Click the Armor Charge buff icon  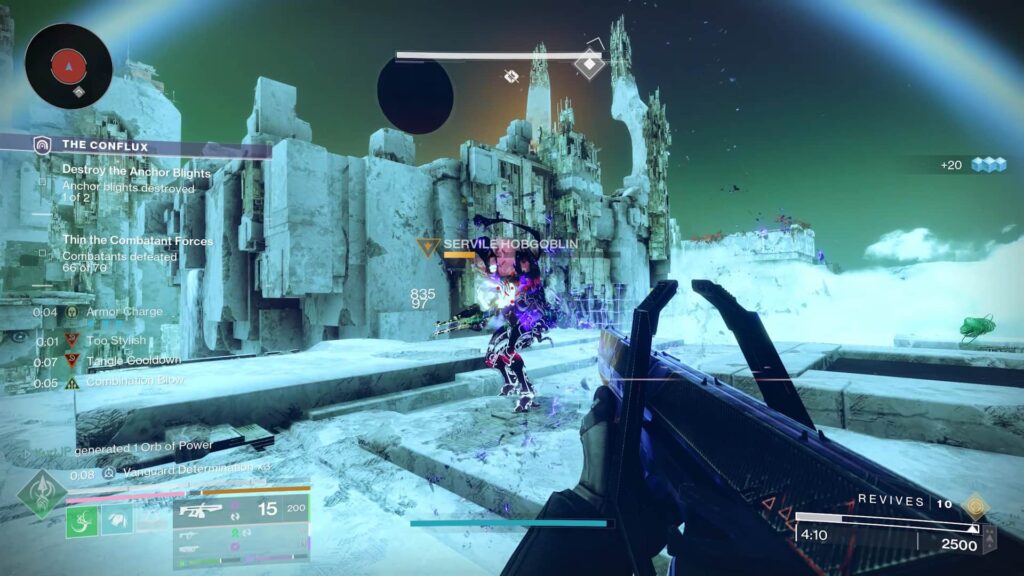pos(72,312)
